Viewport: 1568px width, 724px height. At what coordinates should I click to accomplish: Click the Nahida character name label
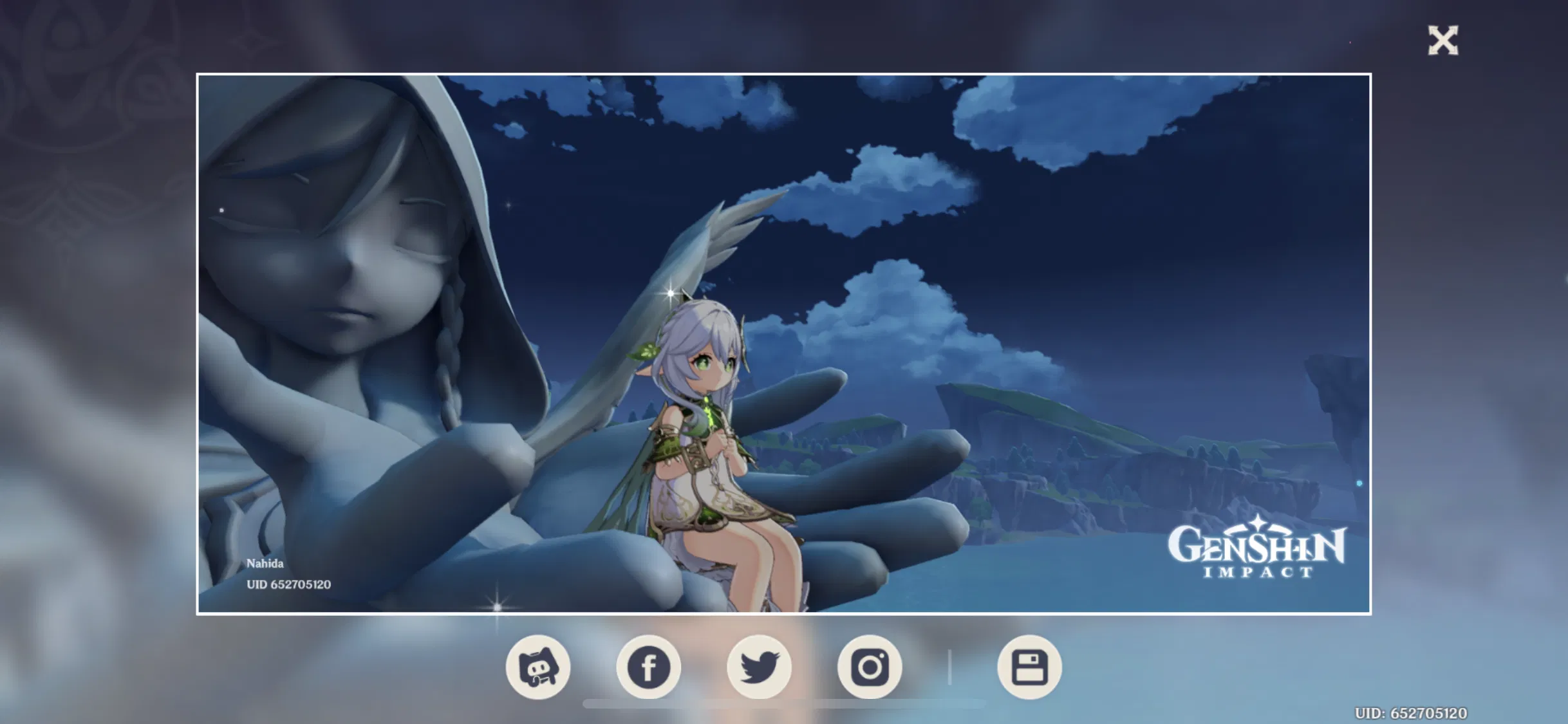click(x=264, y=564)
